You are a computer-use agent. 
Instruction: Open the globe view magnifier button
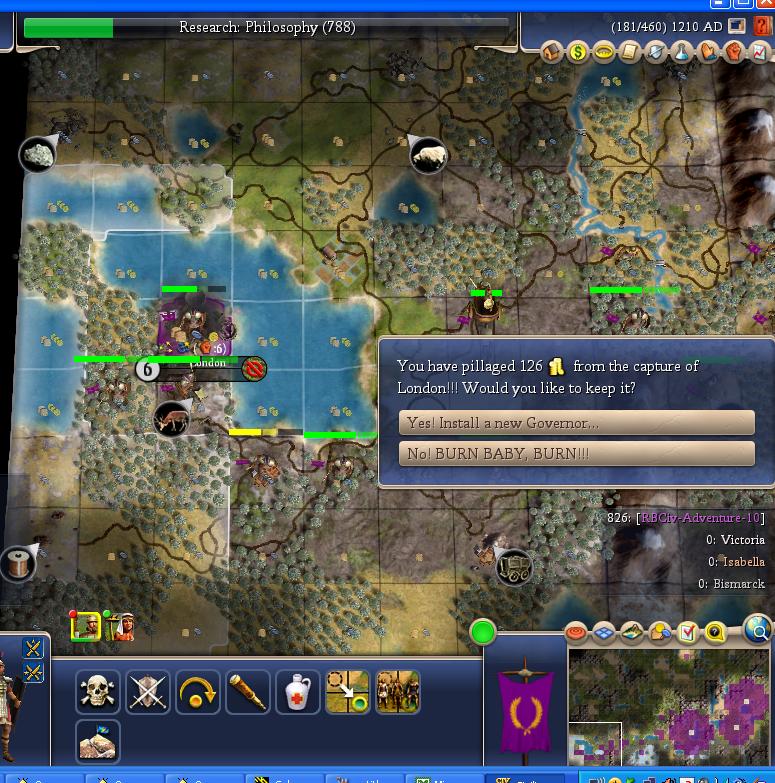coord(759,630)
